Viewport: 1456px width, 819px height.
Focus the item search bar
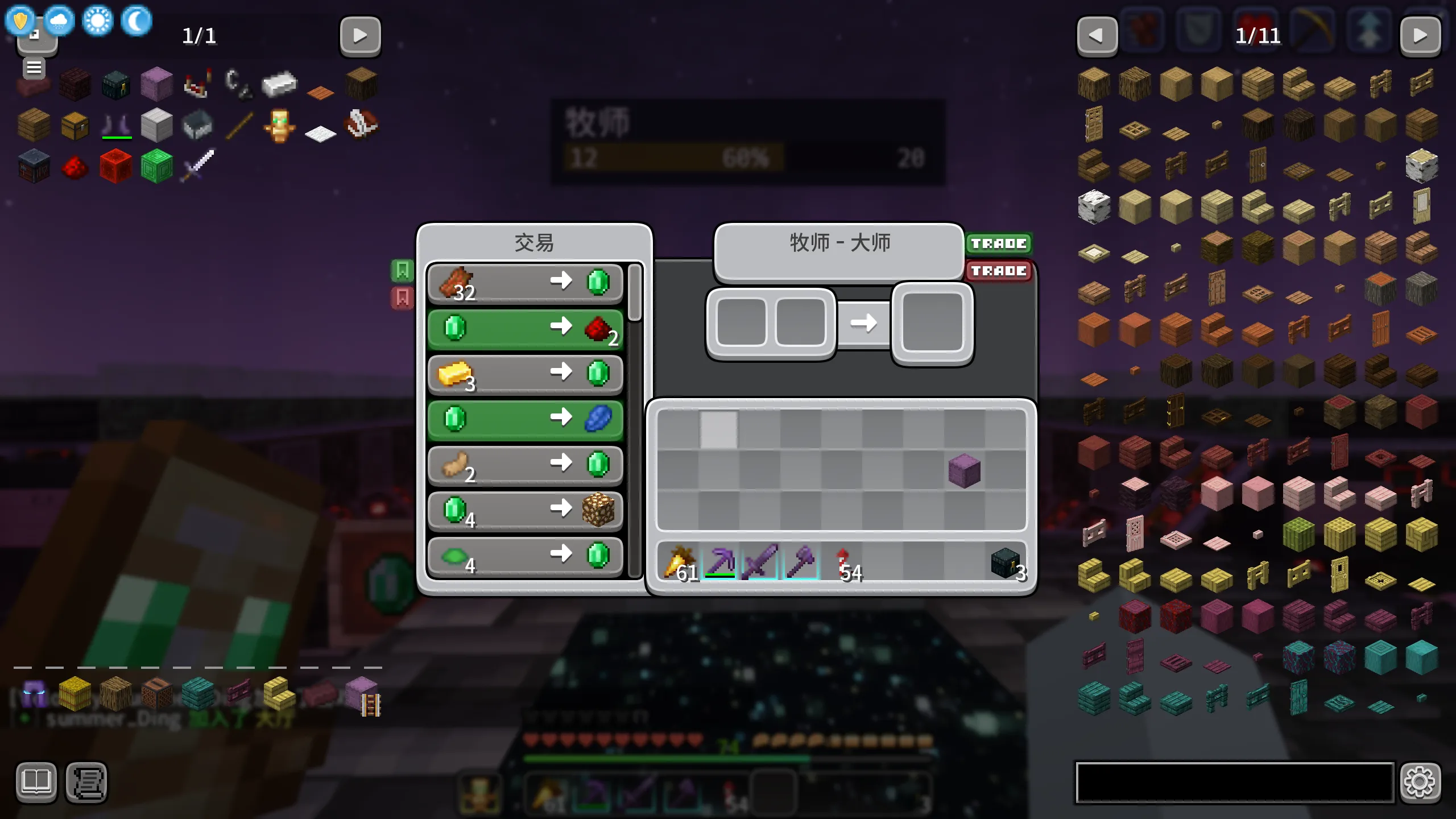pos(1234,783)
